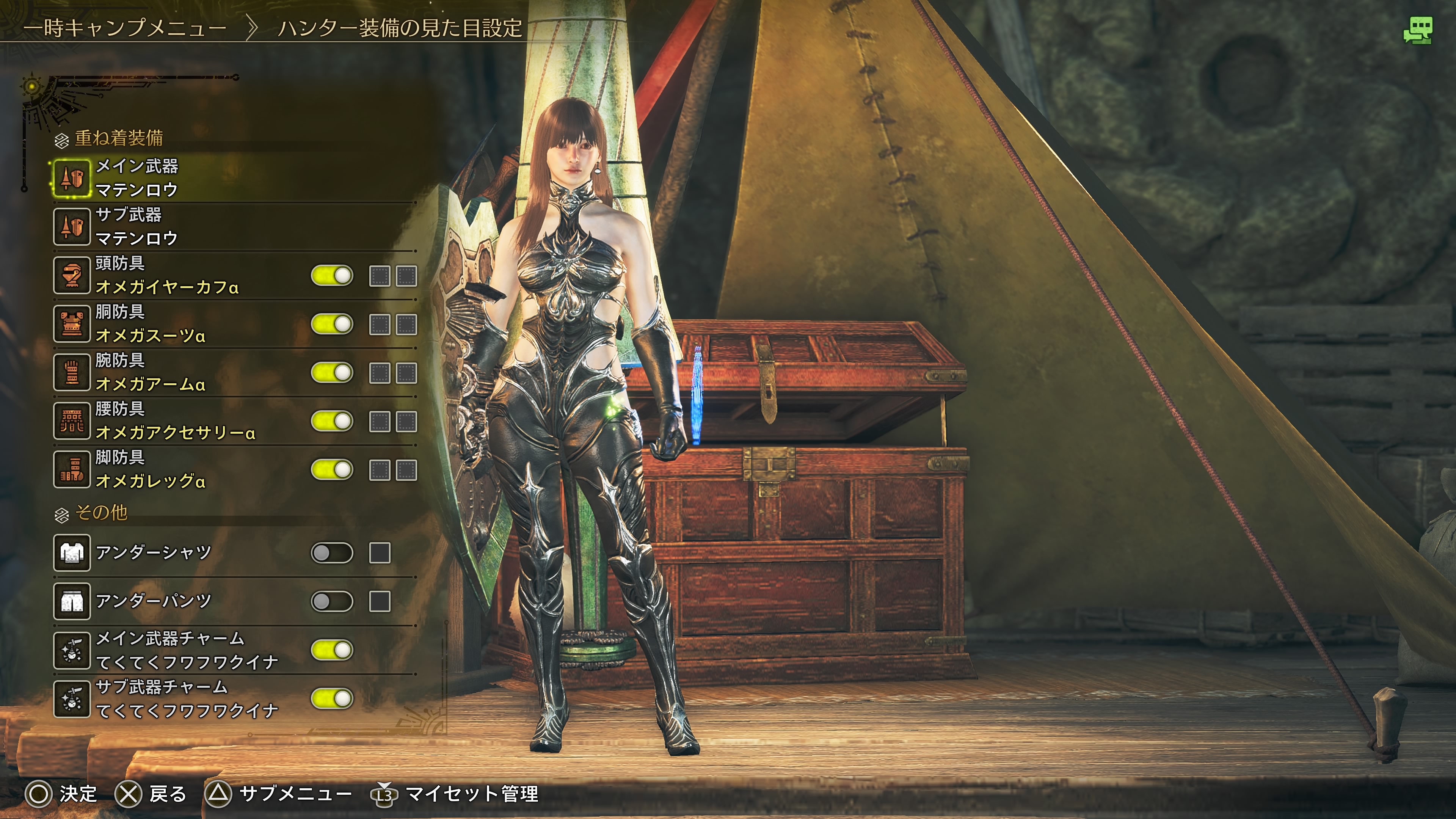The image size is (1456, 819).
Task: Toggle the メイン武器チャーム display switch
Action: point(332,650)
